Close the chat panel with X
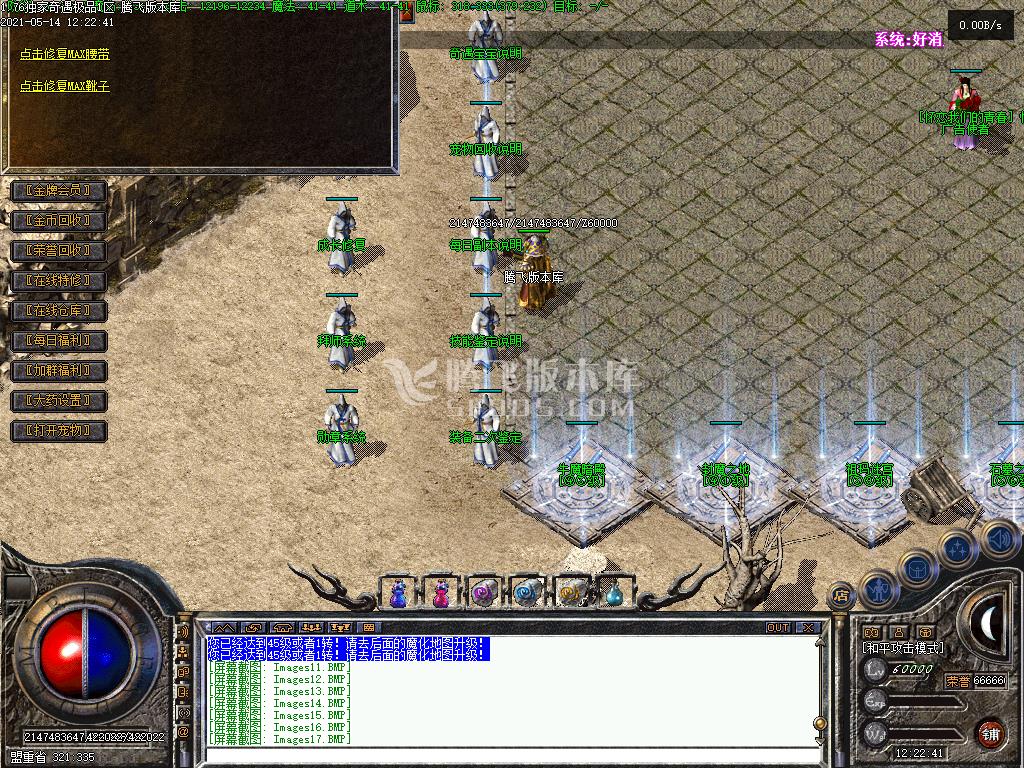The width and height of the screenshot is (1024, 768). click(x=808, y=628)
